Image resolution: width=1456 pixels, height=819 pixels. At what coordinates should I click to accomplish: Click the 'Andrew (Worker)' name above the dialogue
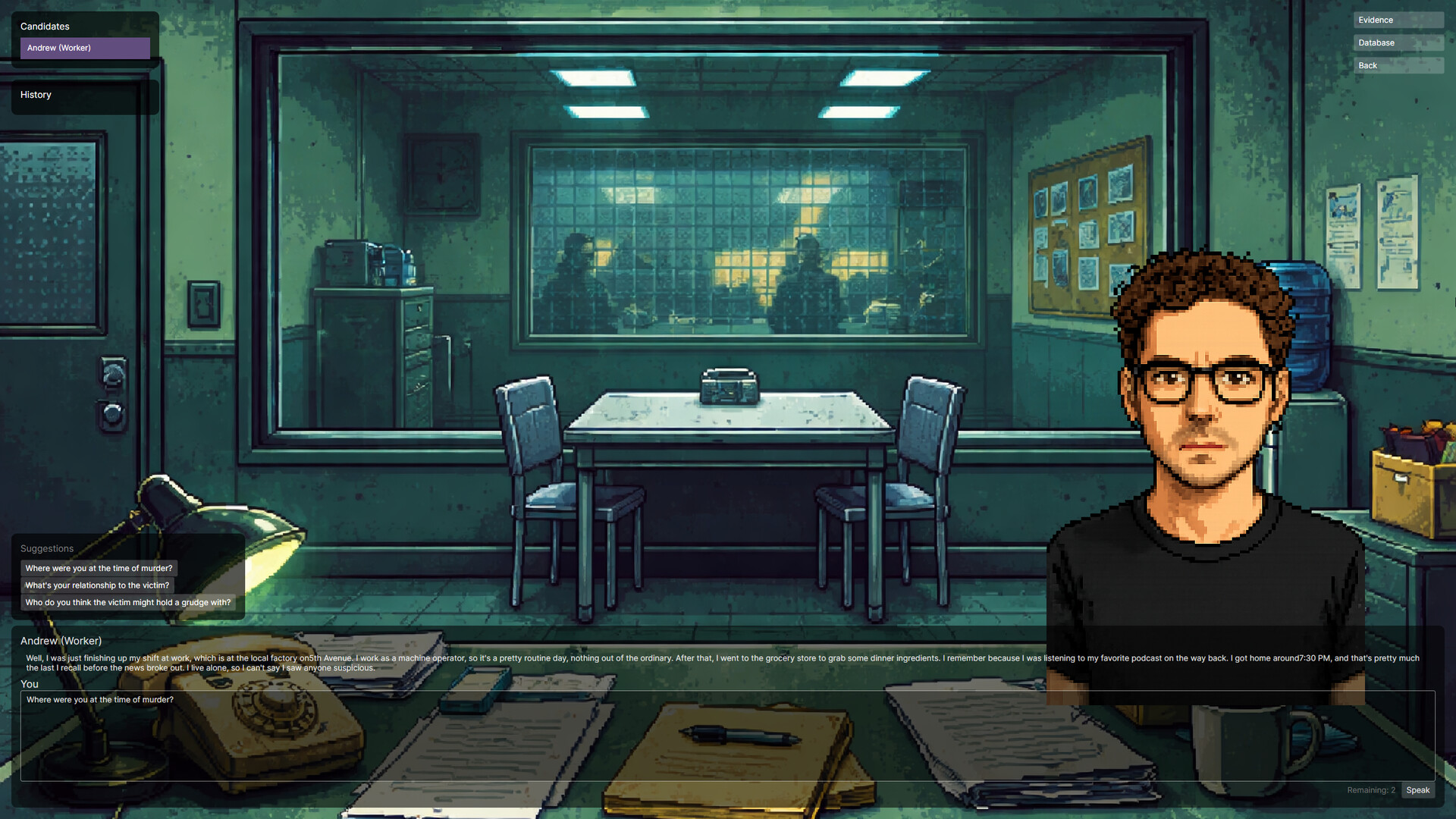click(x=61, y=641)
